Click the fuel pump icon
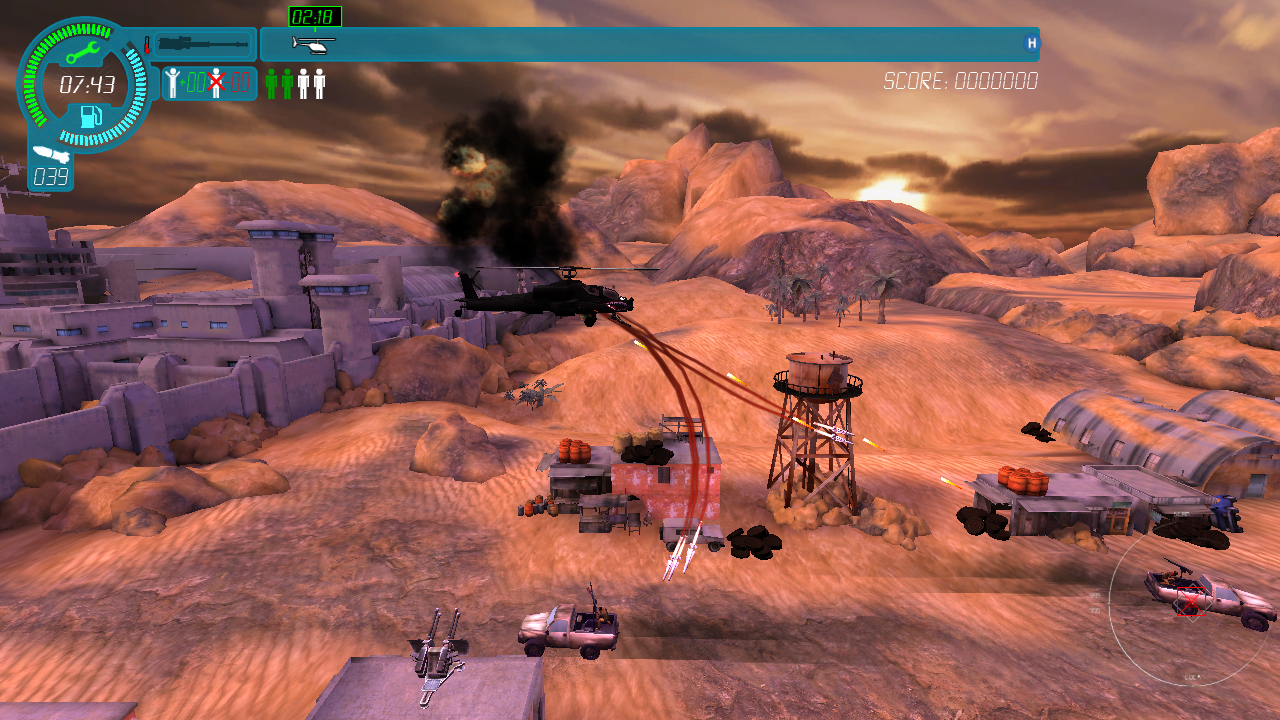 coord(90,116)
